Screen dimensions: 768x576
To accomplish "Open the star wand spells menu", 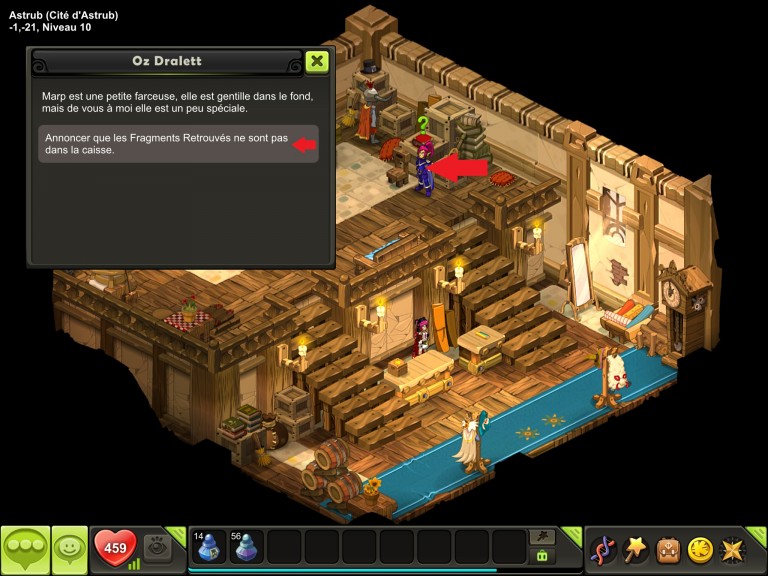I will [x=635, y=549].
